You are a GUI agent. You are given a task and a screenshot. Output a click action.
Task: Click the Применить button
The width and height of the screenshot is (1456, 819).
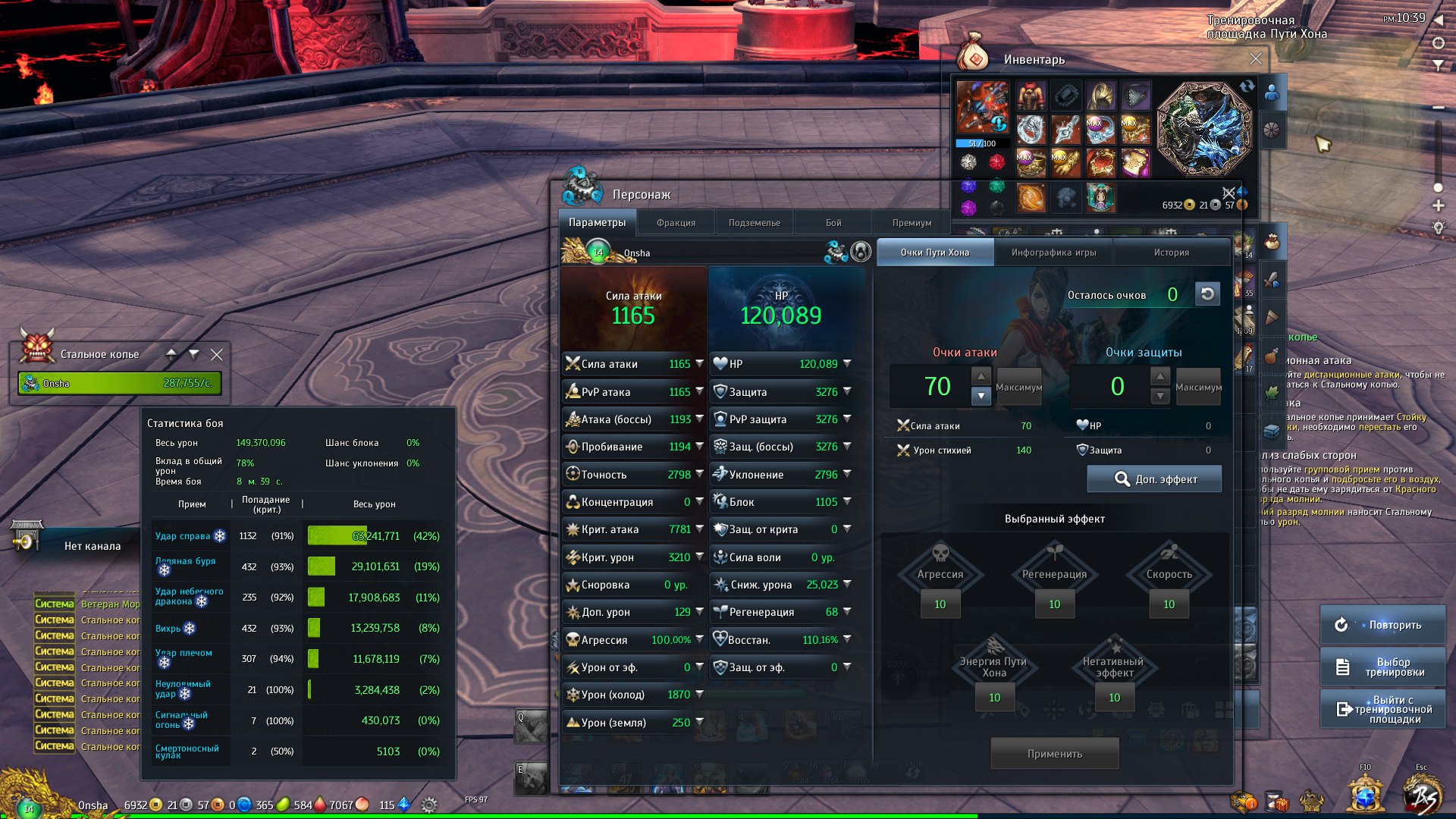[x=1054, y=754]
